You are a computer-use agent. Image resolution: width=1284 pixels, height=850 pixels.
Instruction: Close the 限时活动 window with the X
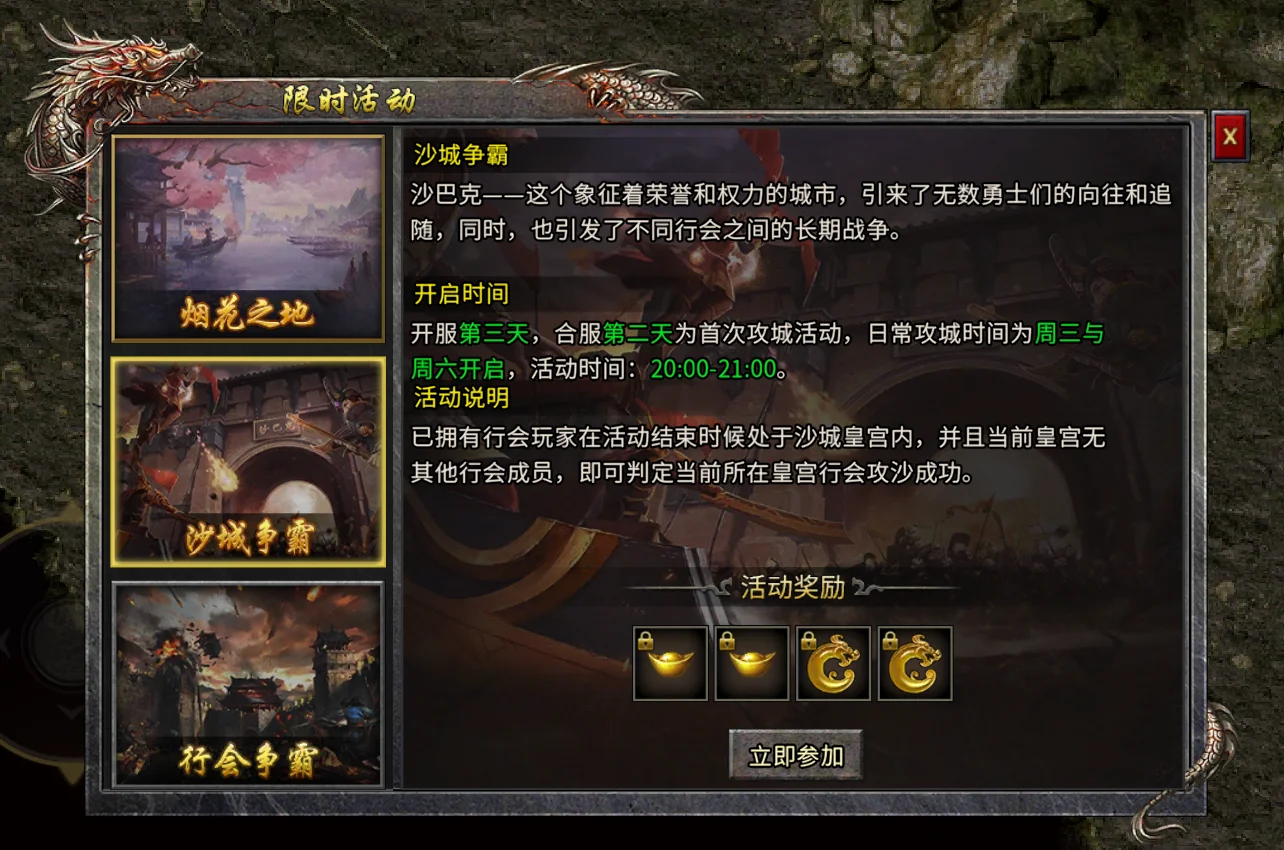pyautogui.click(x=1228, y=137)
